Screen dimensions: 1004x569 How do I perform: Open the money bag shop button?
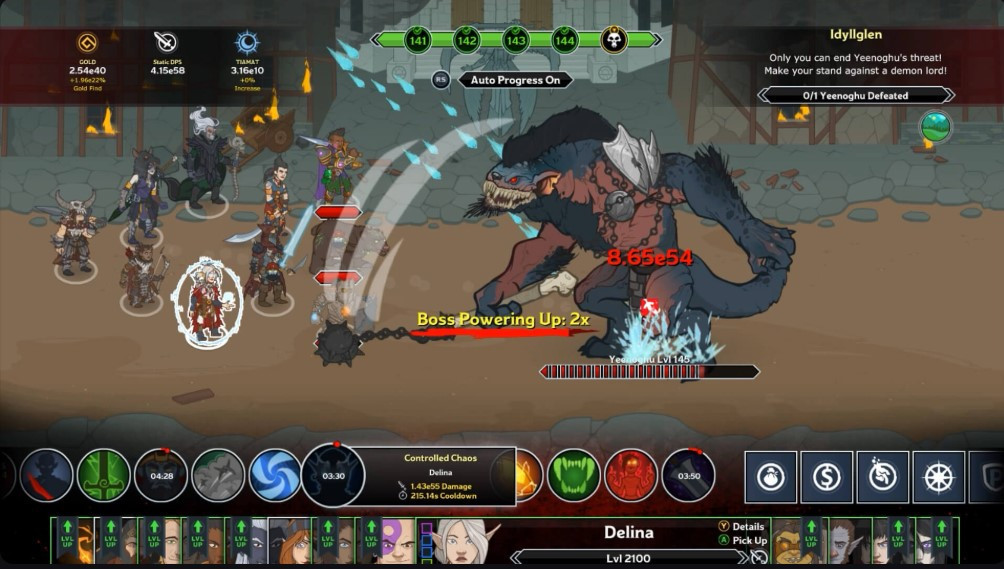click(770, 477)
